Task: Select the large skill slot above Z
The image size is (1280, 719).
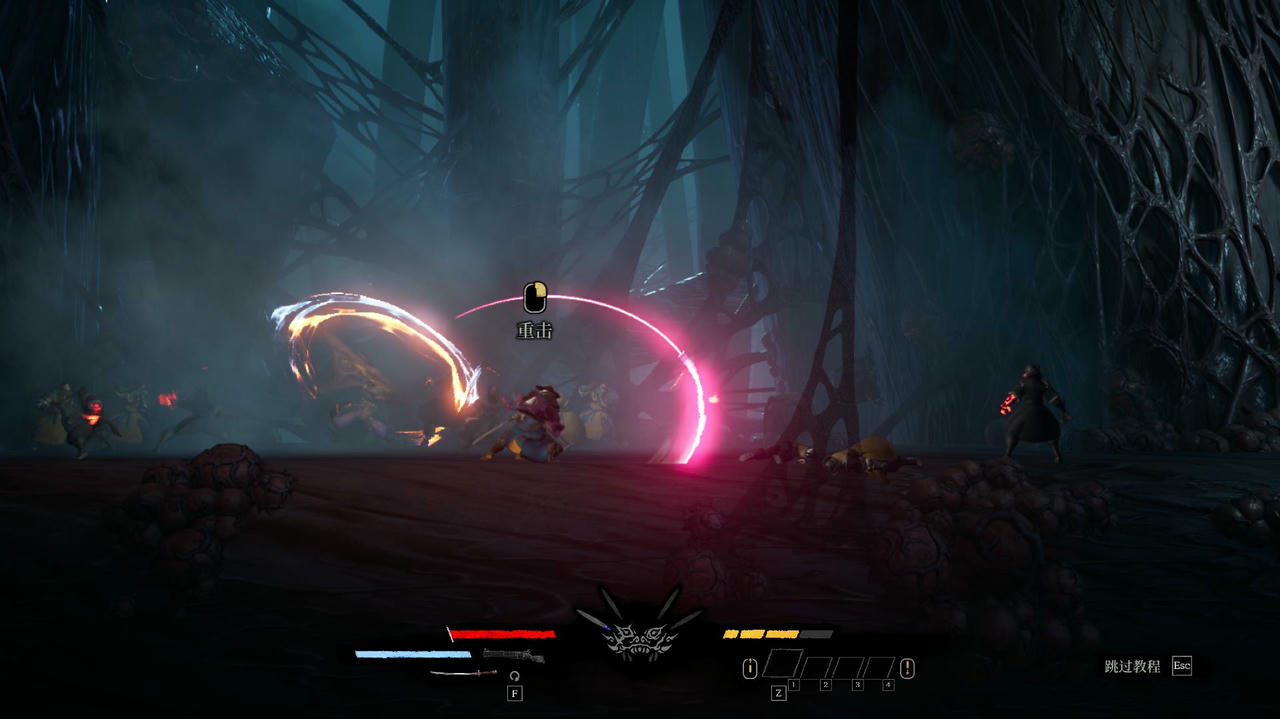Action: pos(782,664)
